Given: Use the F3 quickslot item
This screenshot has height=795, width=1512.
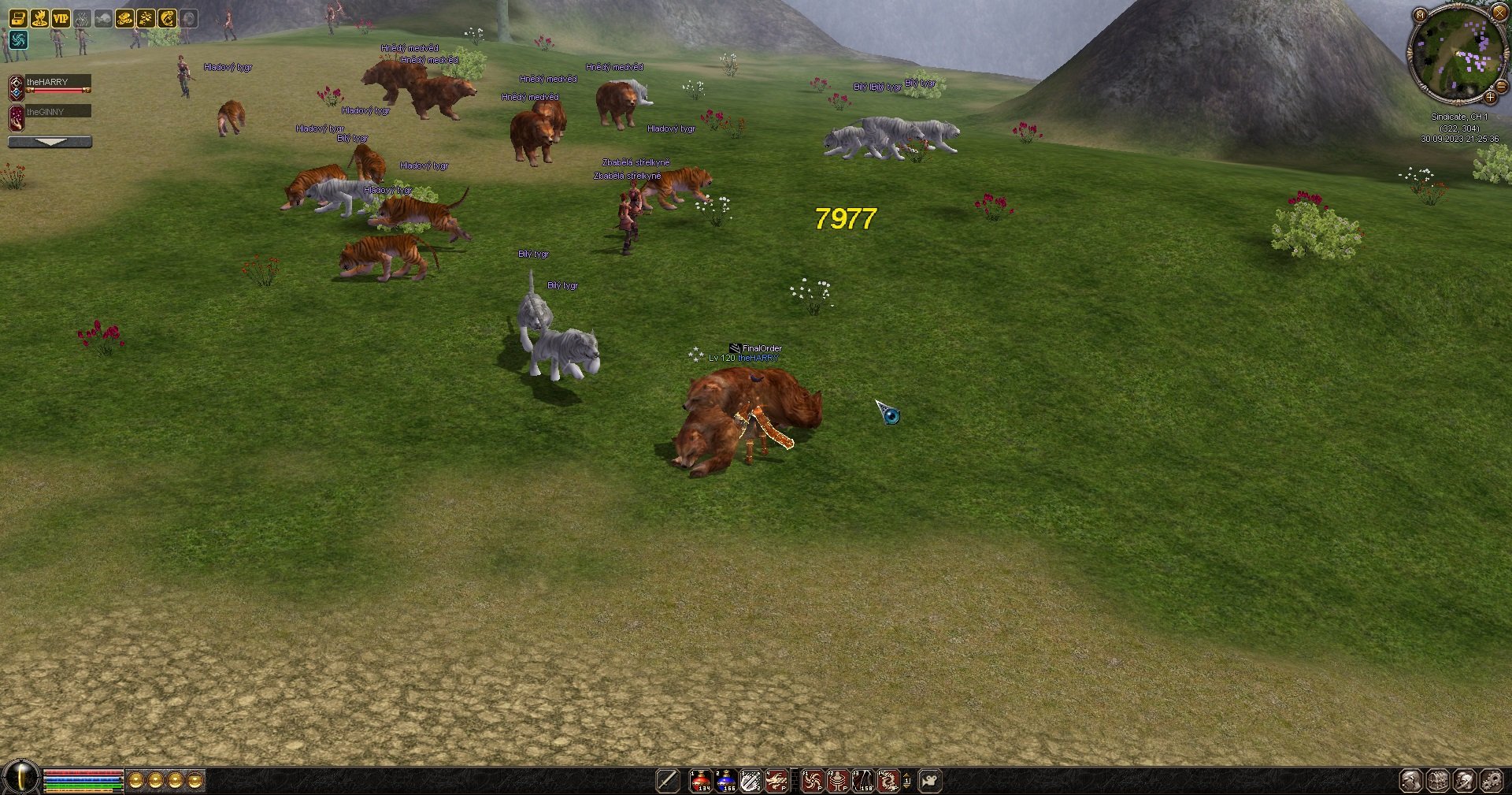Looking at the screenshot, I should click(x=863, y=780).
